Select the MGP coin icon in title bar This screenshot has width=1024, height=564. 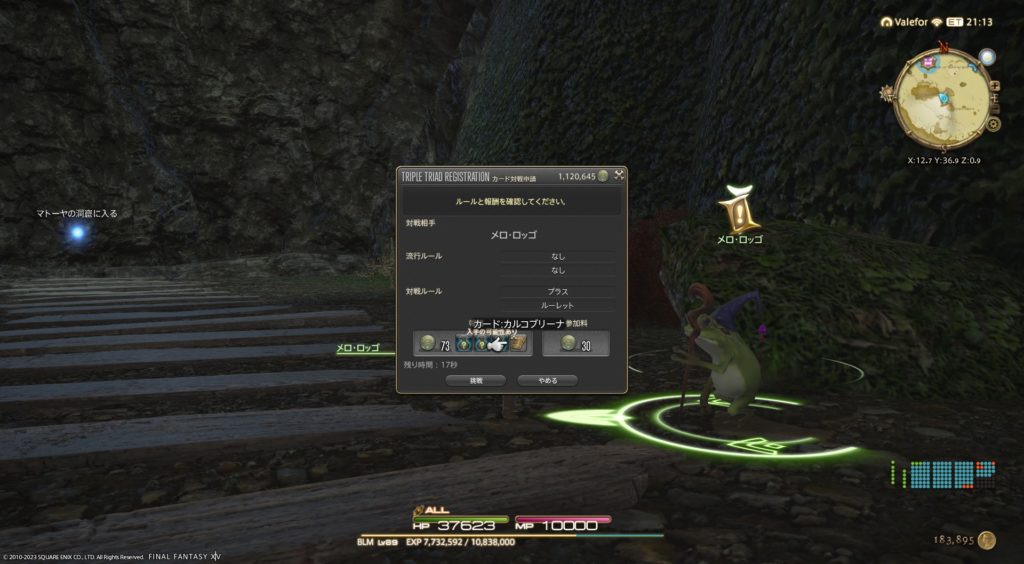click(x=603, y=176)
